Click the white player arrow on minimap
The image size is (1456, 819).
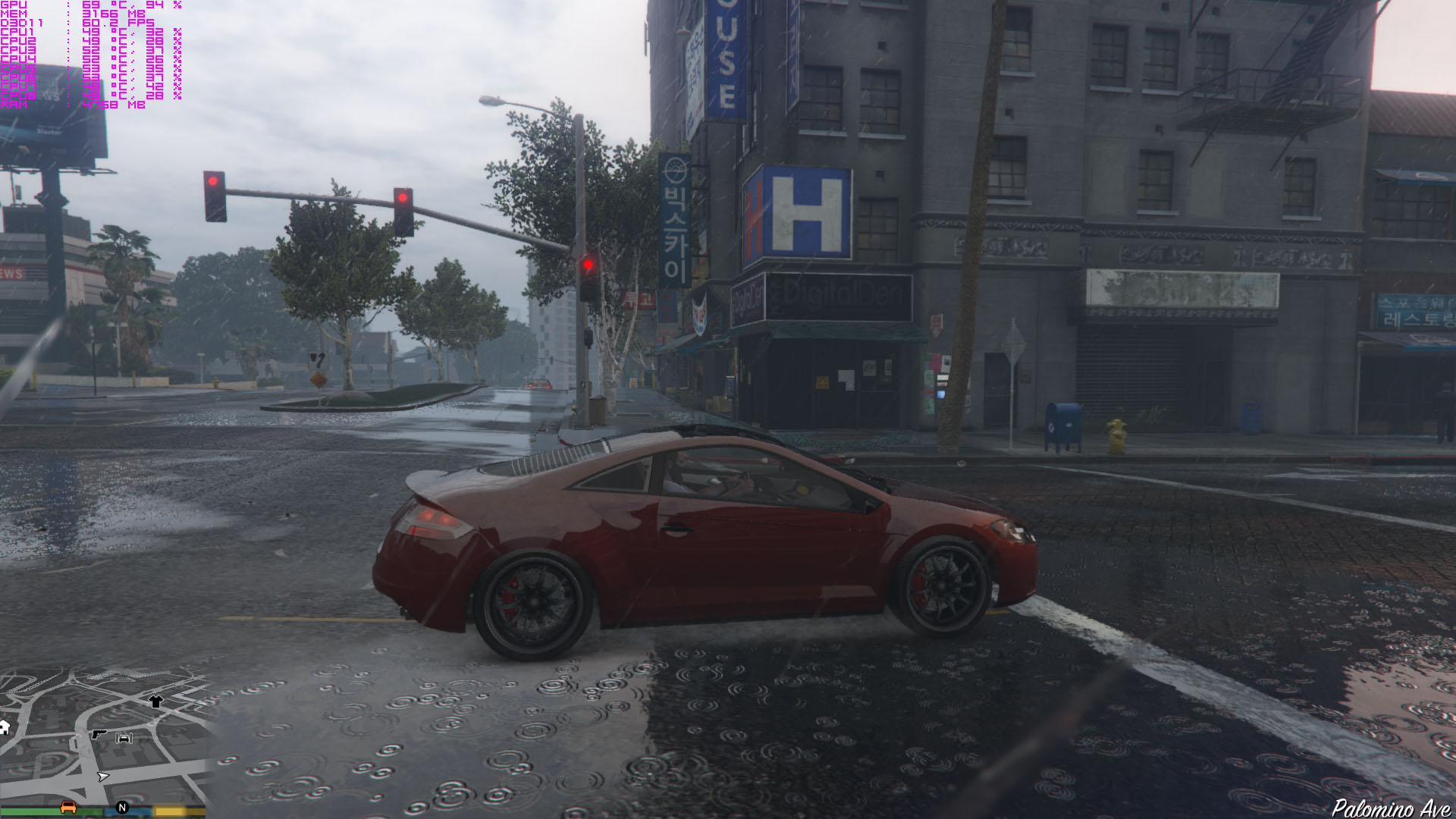coord(103,777)
